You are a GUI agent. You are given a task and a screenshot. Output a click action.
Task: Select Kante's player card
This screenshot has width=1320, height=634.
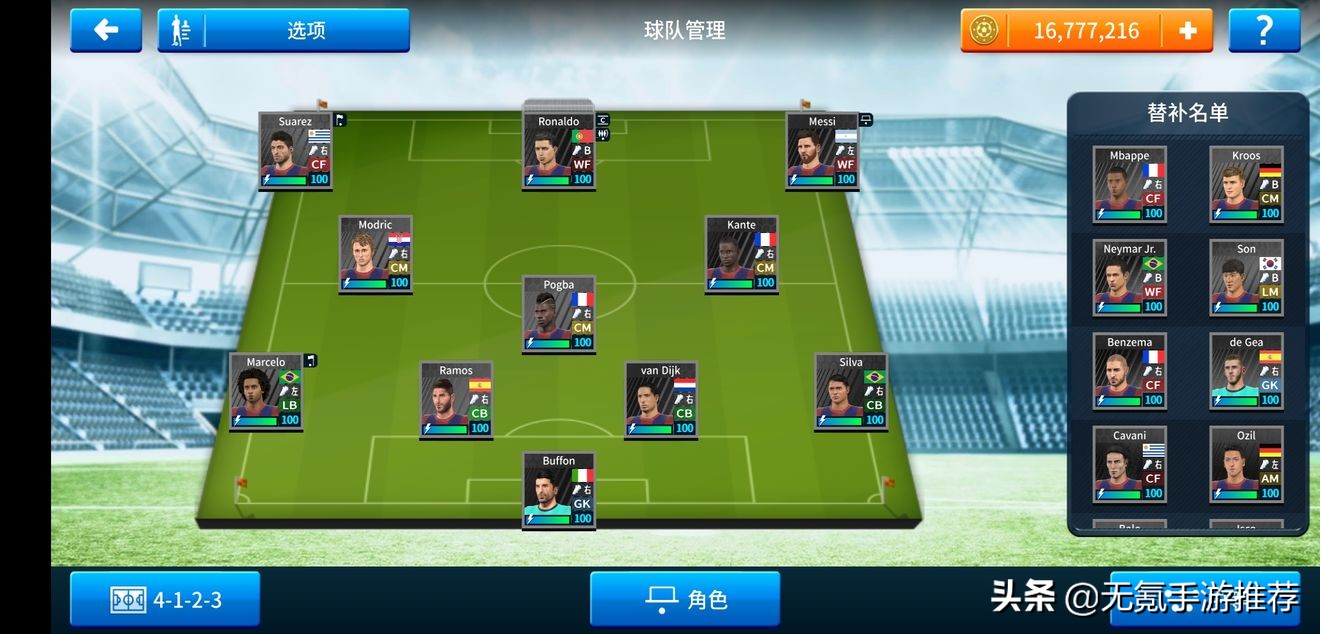click(741, 254)
